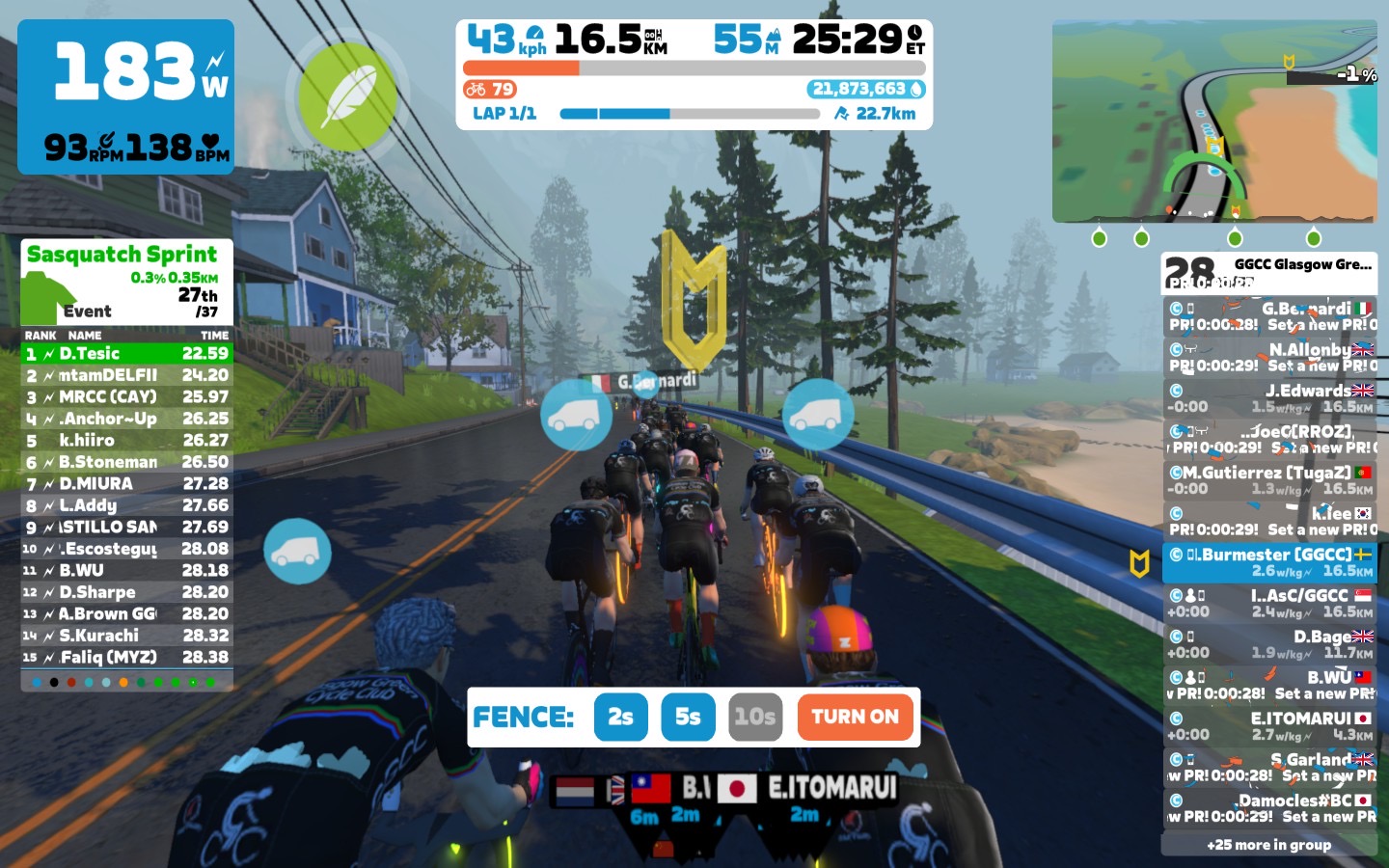Click D.Bage in the nearby riders list
1389x868 pixels.
[x=1269, y=644]
